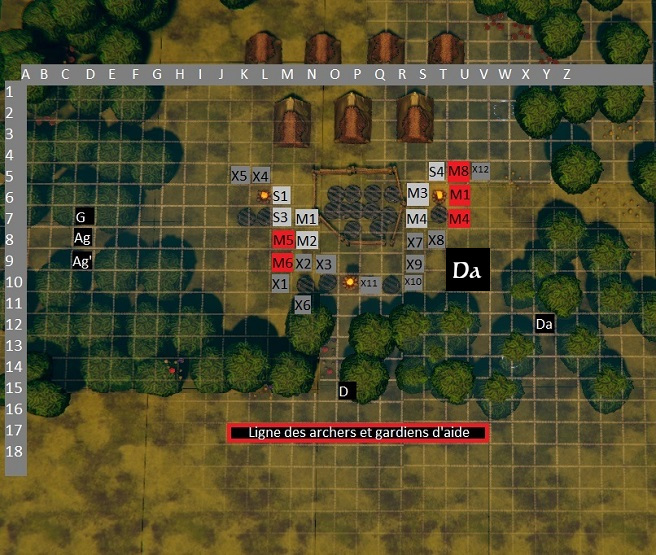Image resolution: width=656 pixels, height=555 pixels.
Task: Select the S3 marker
Action: coord(281,217)
